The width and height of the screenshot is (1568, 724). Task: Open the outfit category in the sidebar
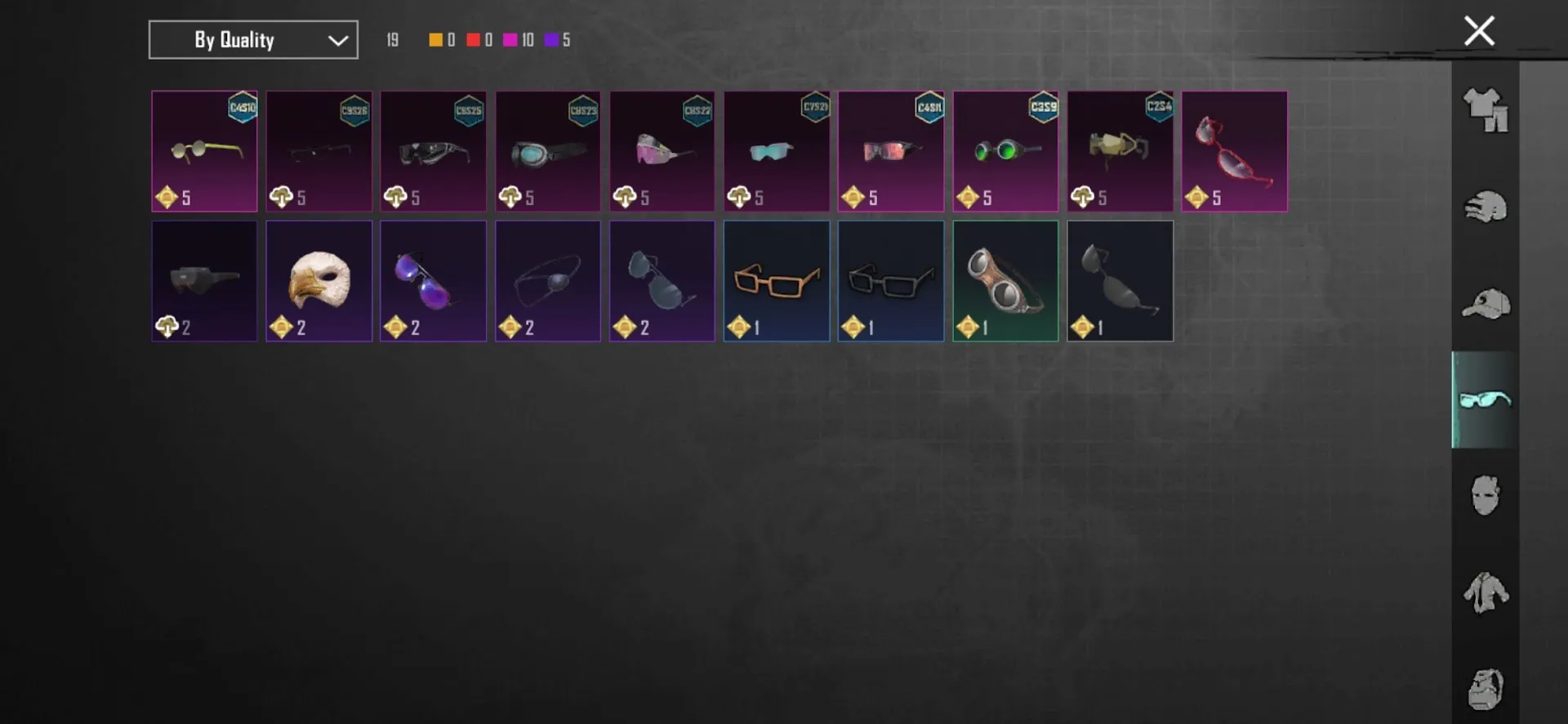[1486, 110]
